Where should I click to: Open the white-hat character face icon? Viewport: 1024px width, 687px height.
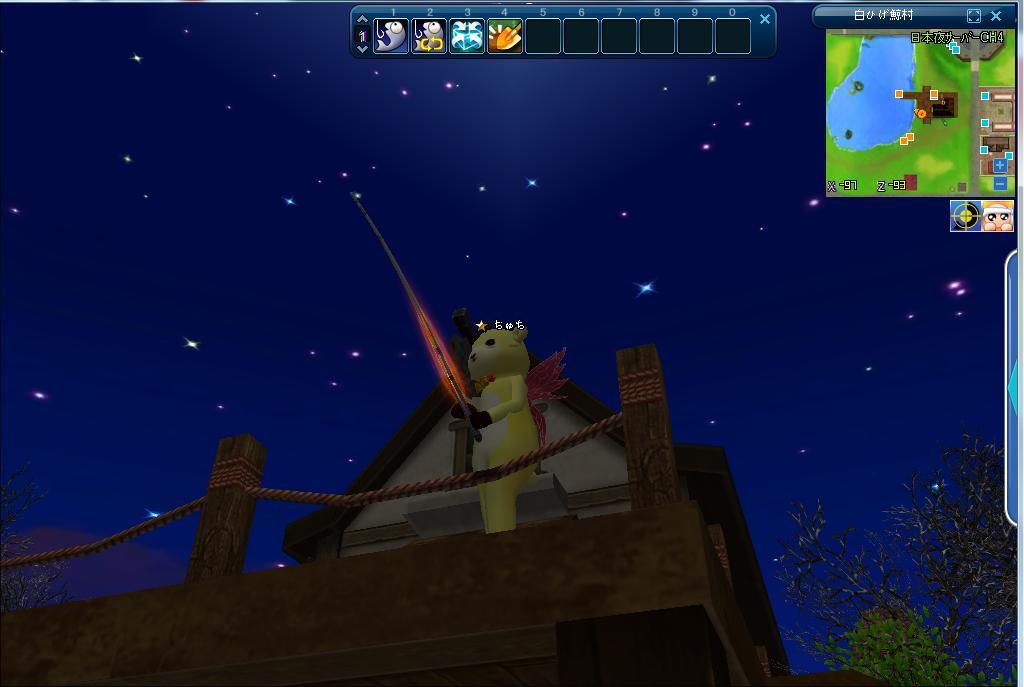click(998, 216)
